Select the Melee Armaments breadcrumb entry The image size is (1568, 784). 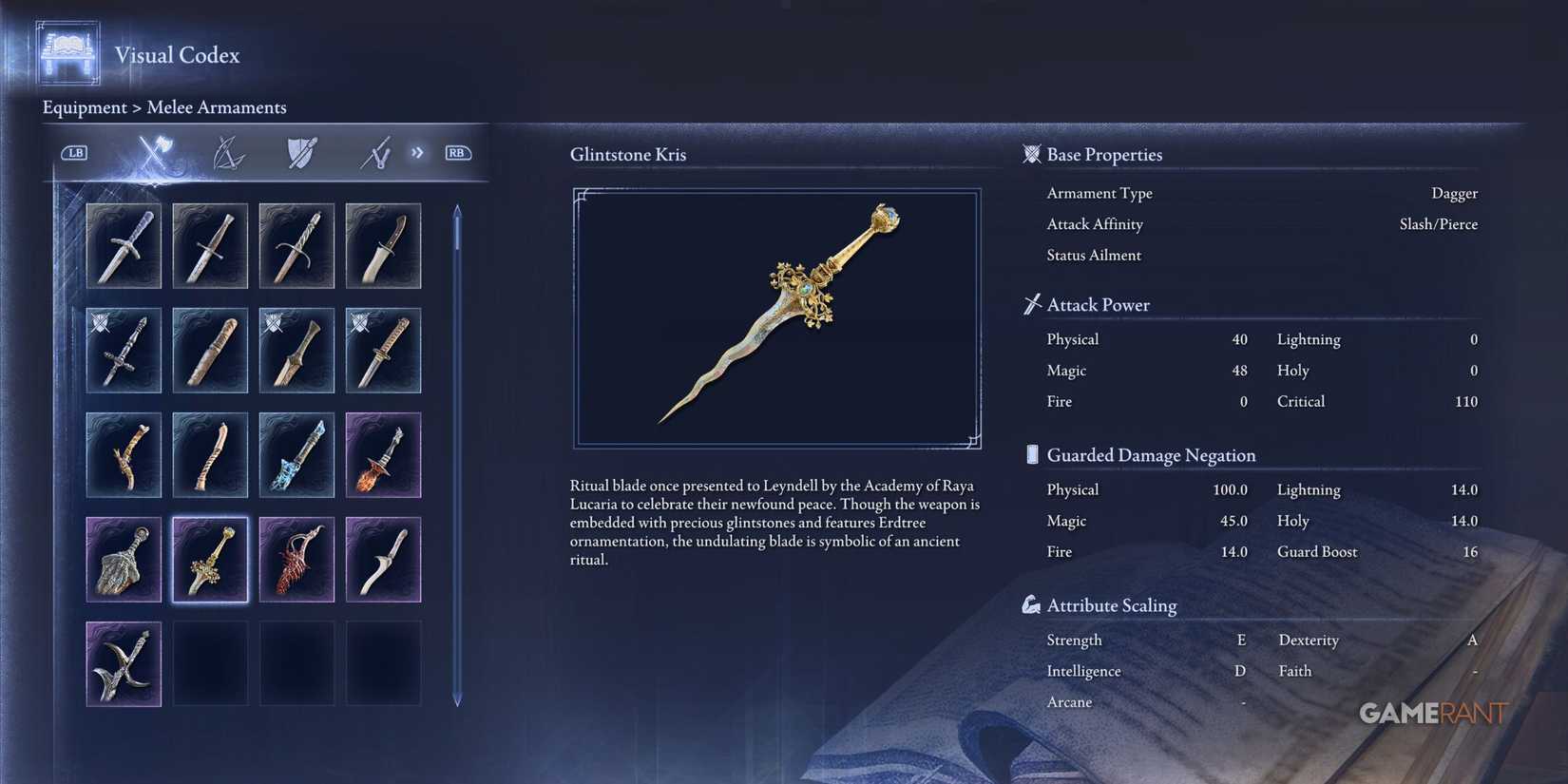pyautogui.click(x=217, y=107)
